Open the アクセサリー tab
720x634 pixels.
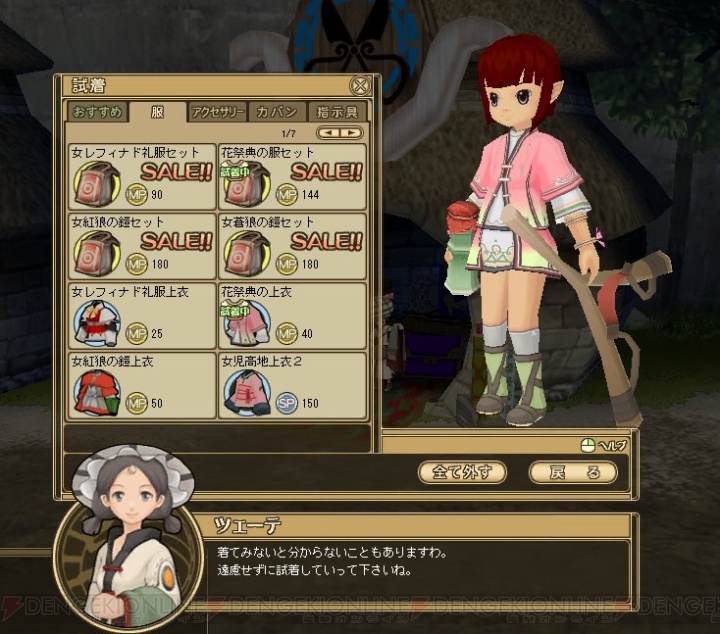point(218,111)
